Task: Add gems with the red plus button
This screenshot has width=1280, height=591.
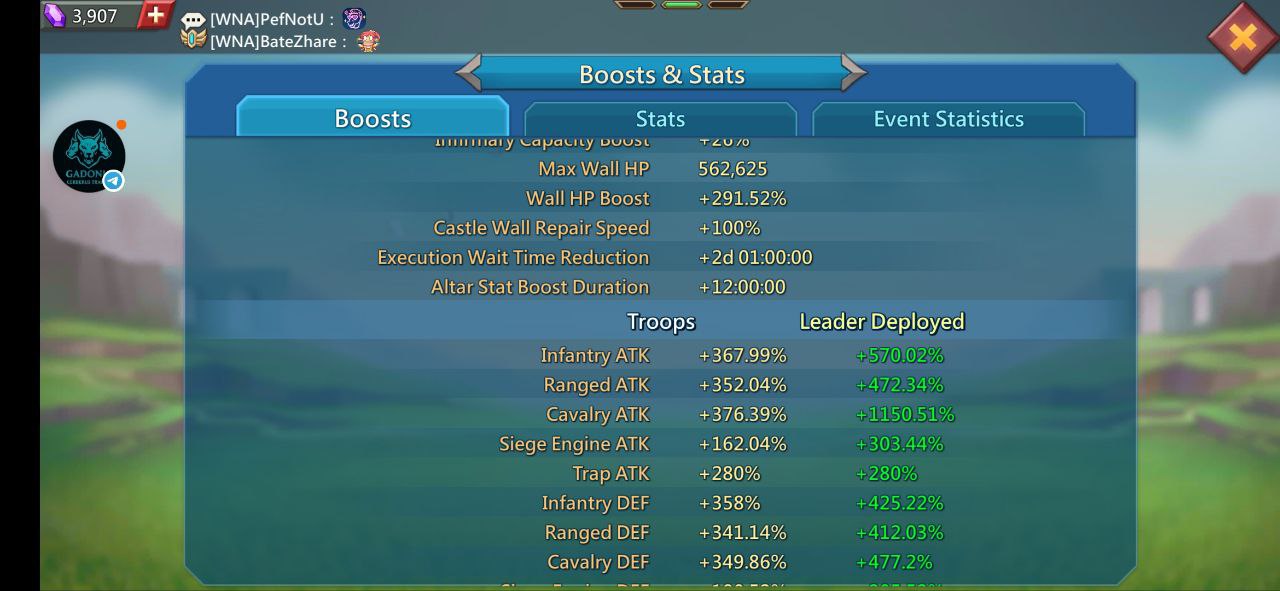Action: (155, 15)
